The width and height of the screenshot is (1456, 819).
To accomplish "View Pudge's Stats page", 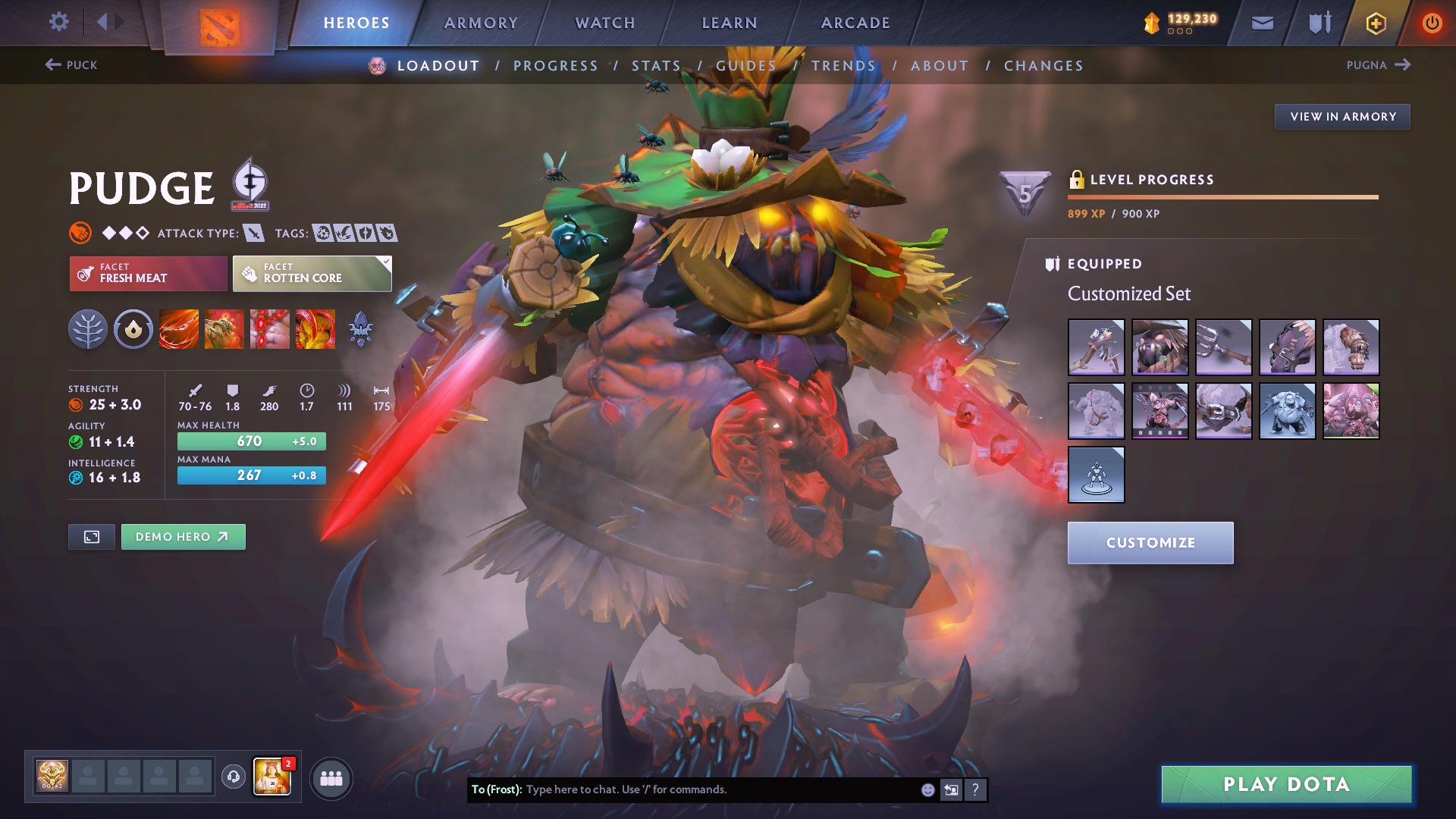I will click(656, 66).
